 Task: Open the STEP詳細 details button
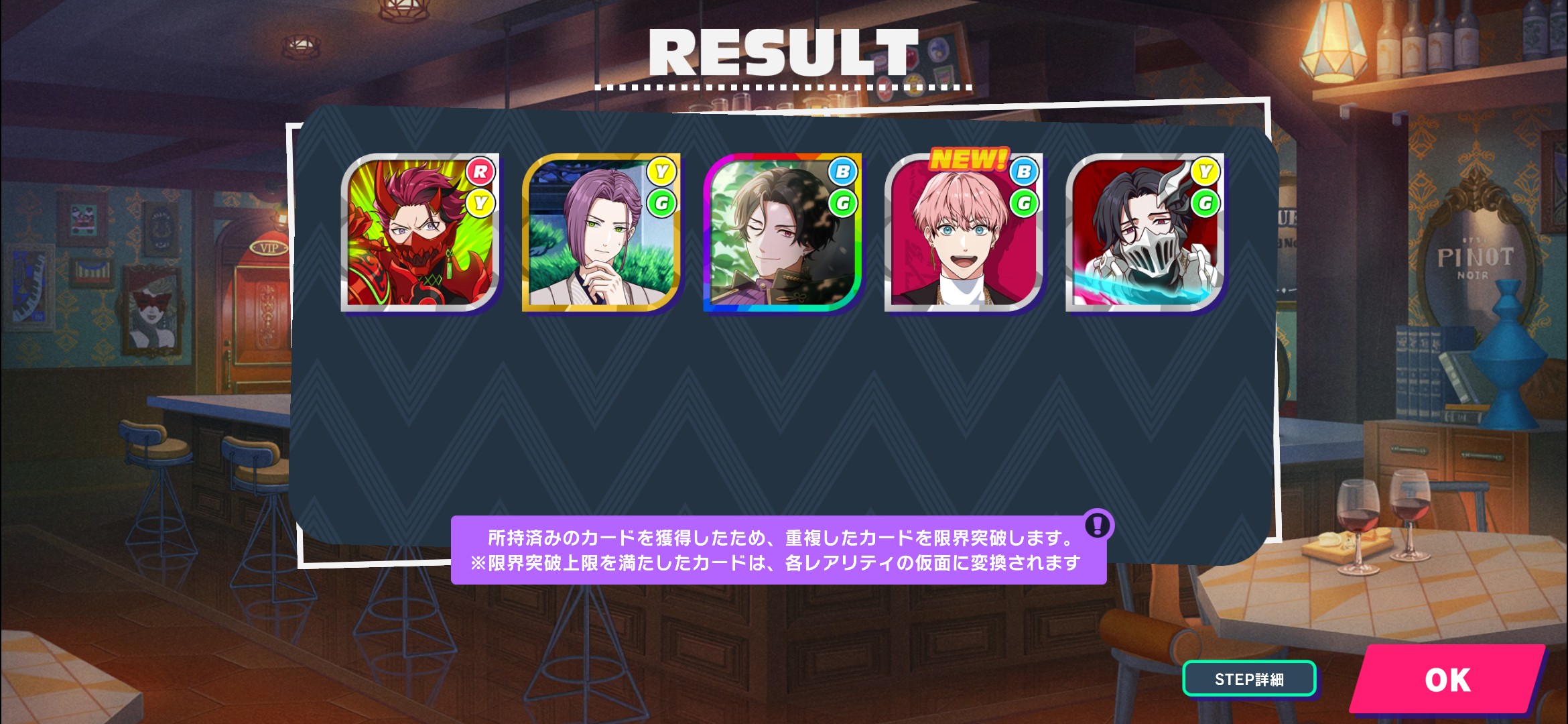tap(1249, 679)
